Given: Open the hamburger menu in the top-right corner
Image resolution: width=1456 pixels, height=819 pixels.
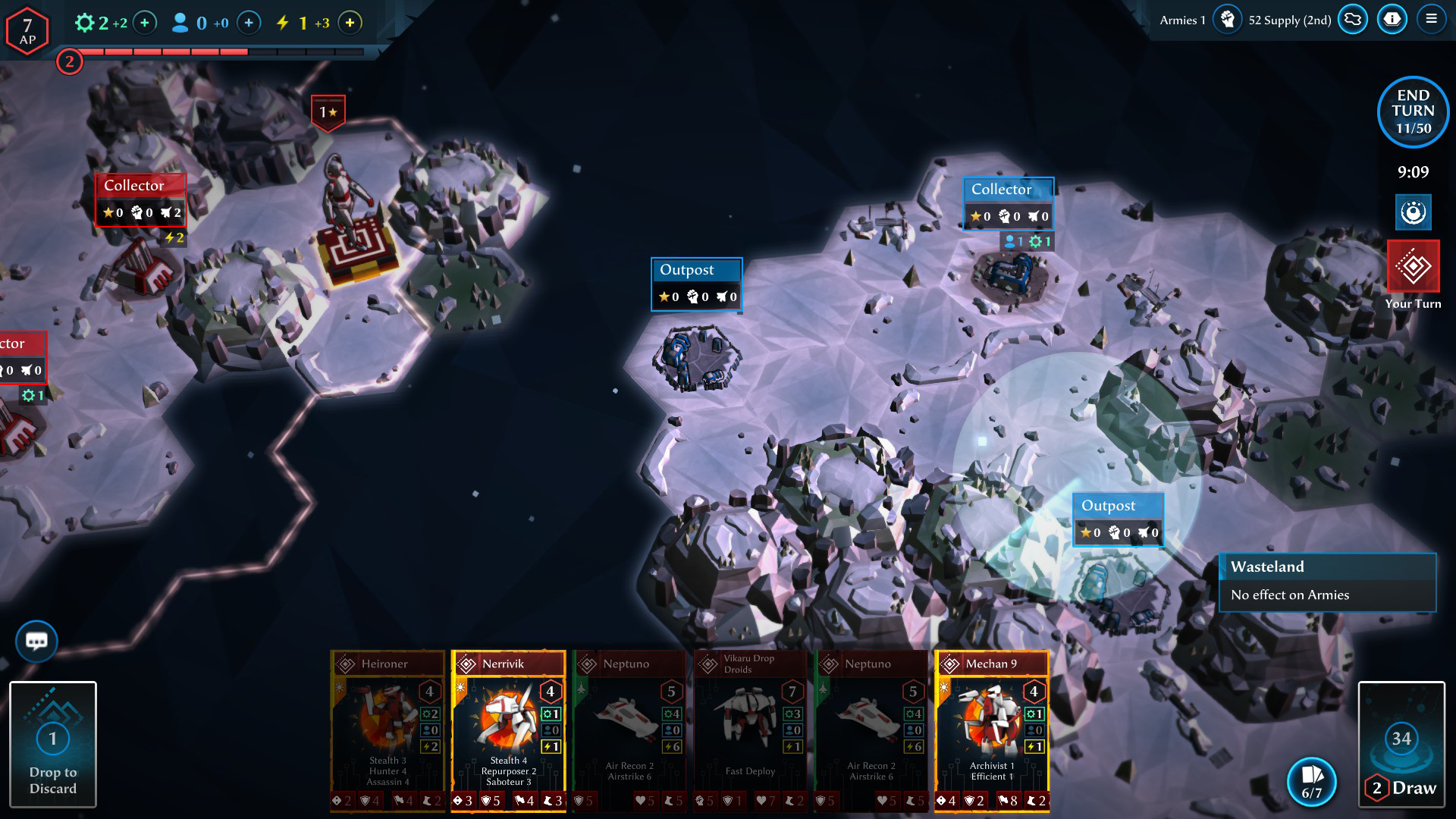Looking at the screenshot, I should [1432, 20].
